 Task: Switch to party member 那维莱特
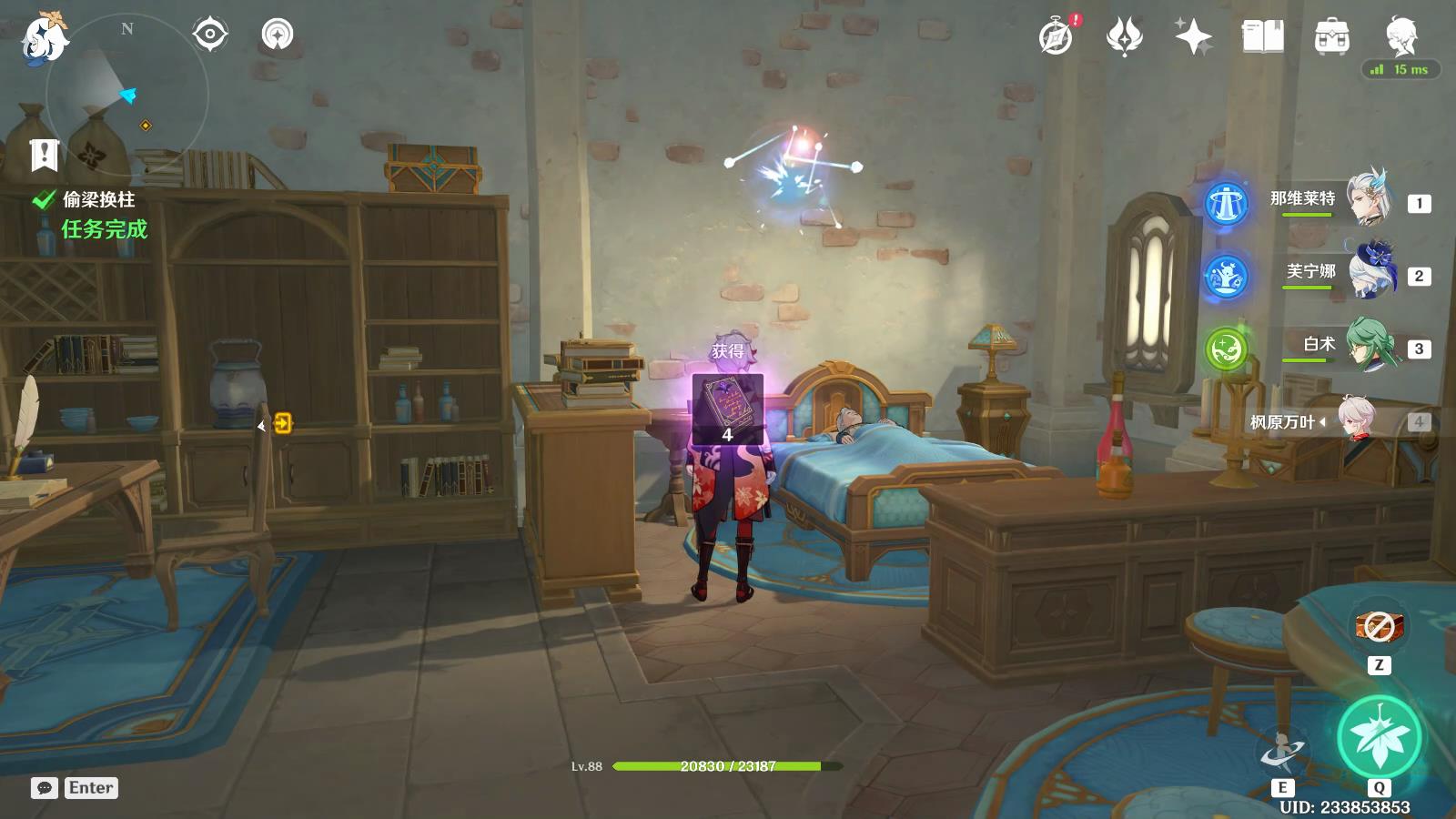[1368, 199]
